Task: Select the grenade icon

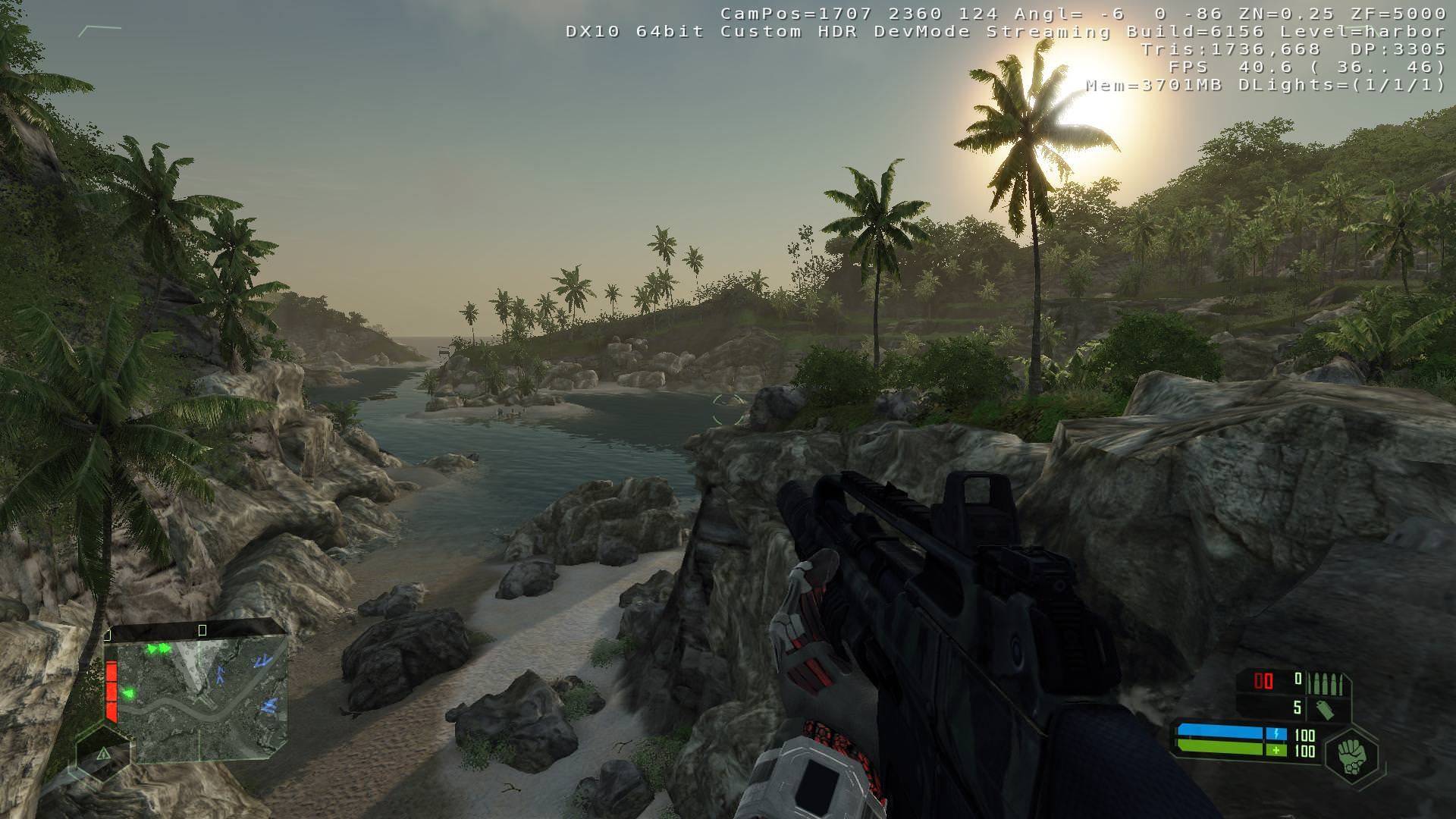Action: point(1326,709)
